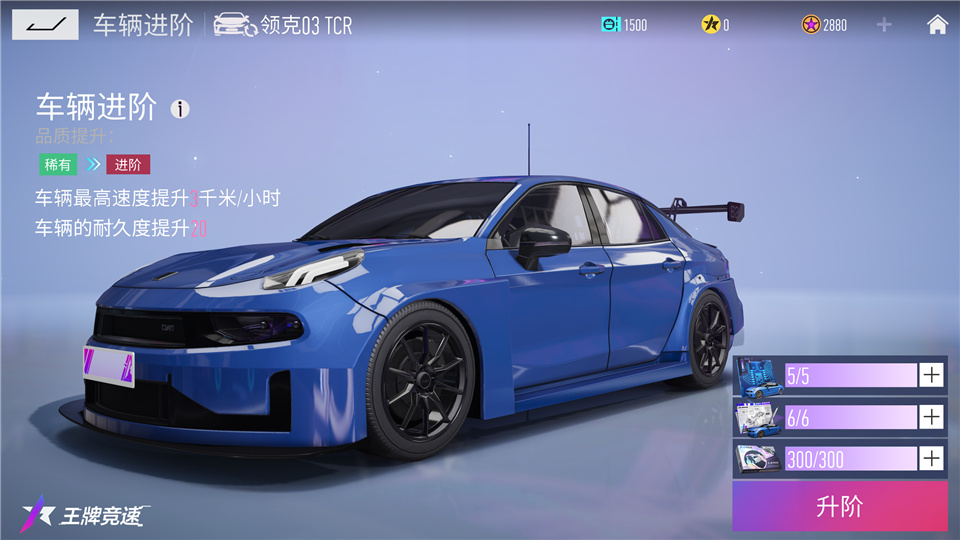This screenshot has height=540, width=960.
Task: Add materials for the 300/300 card row
Action: tap(931, 459)
